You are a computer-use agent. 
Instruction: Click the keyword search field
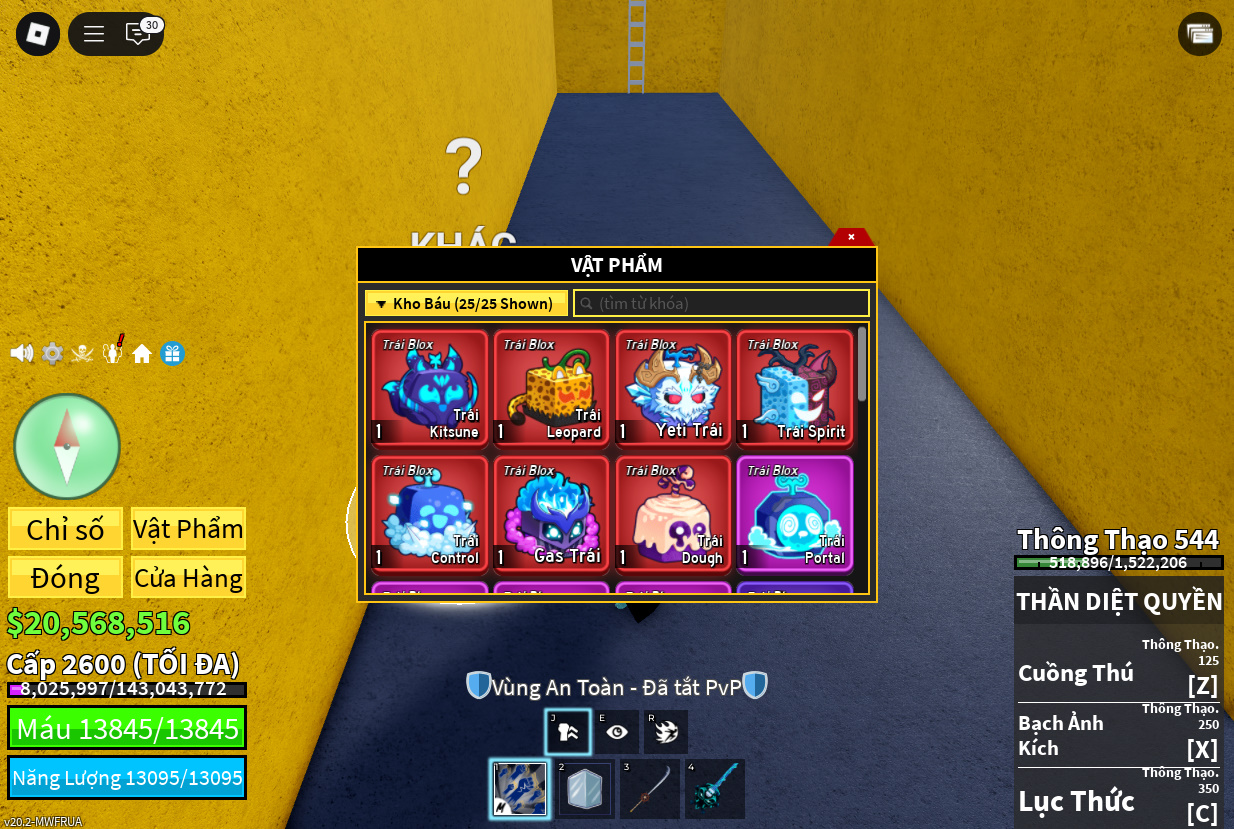pos(721,303)
